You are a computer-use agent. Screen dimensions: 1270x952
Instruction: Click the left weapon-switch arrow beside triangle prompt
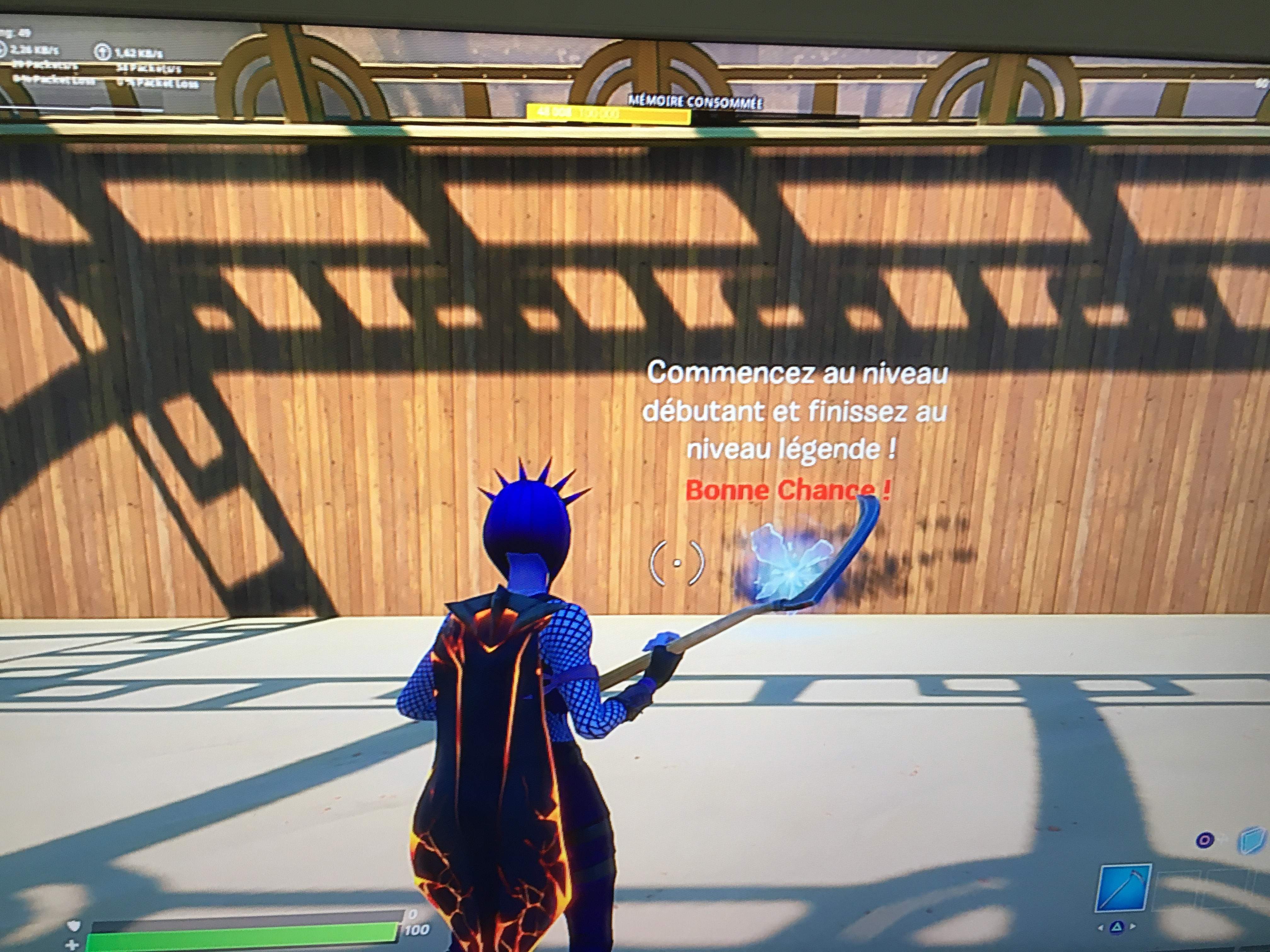(1101, 927)
